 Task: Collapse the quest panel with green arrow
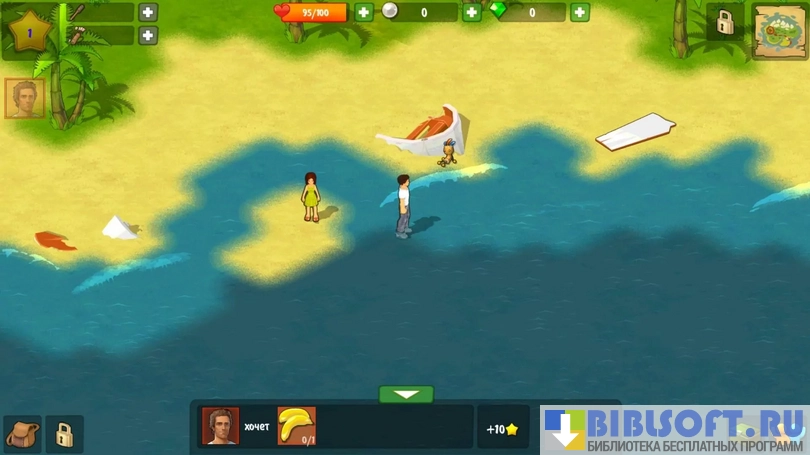tap(406, 394)
